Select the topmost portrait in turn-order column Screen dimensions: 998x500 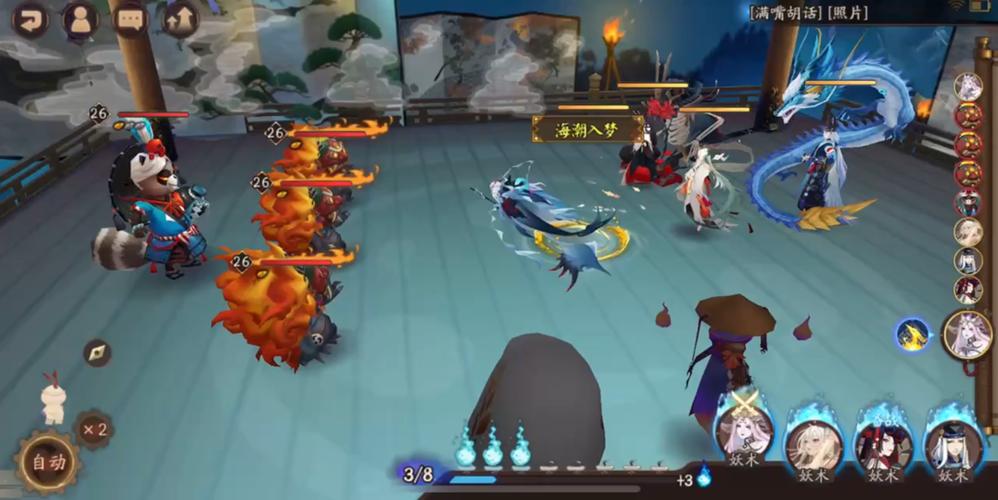click(x=967, y=87)
